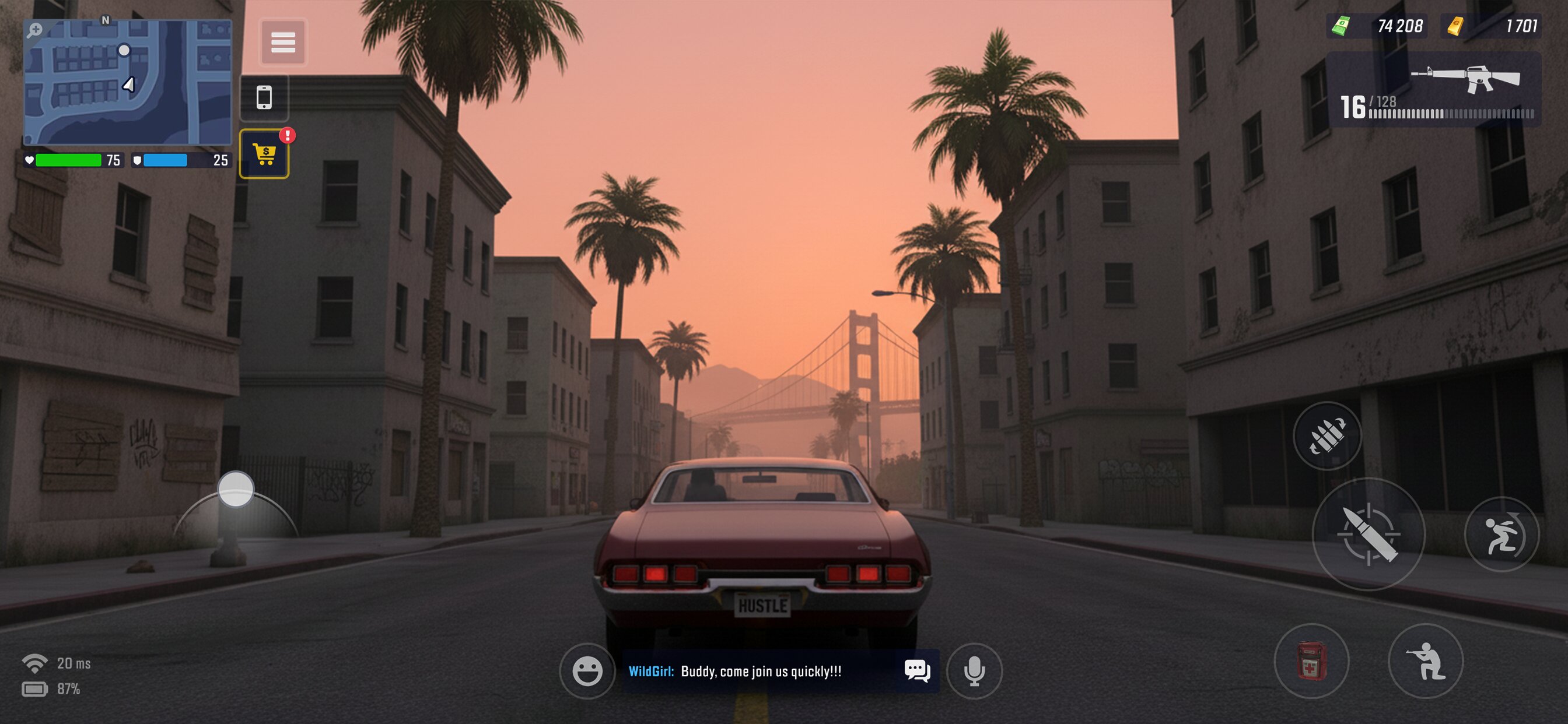The height and width of the screenshot is (724, 1568).
Task: Click the gold bar currency
Action: [1492, 26]
